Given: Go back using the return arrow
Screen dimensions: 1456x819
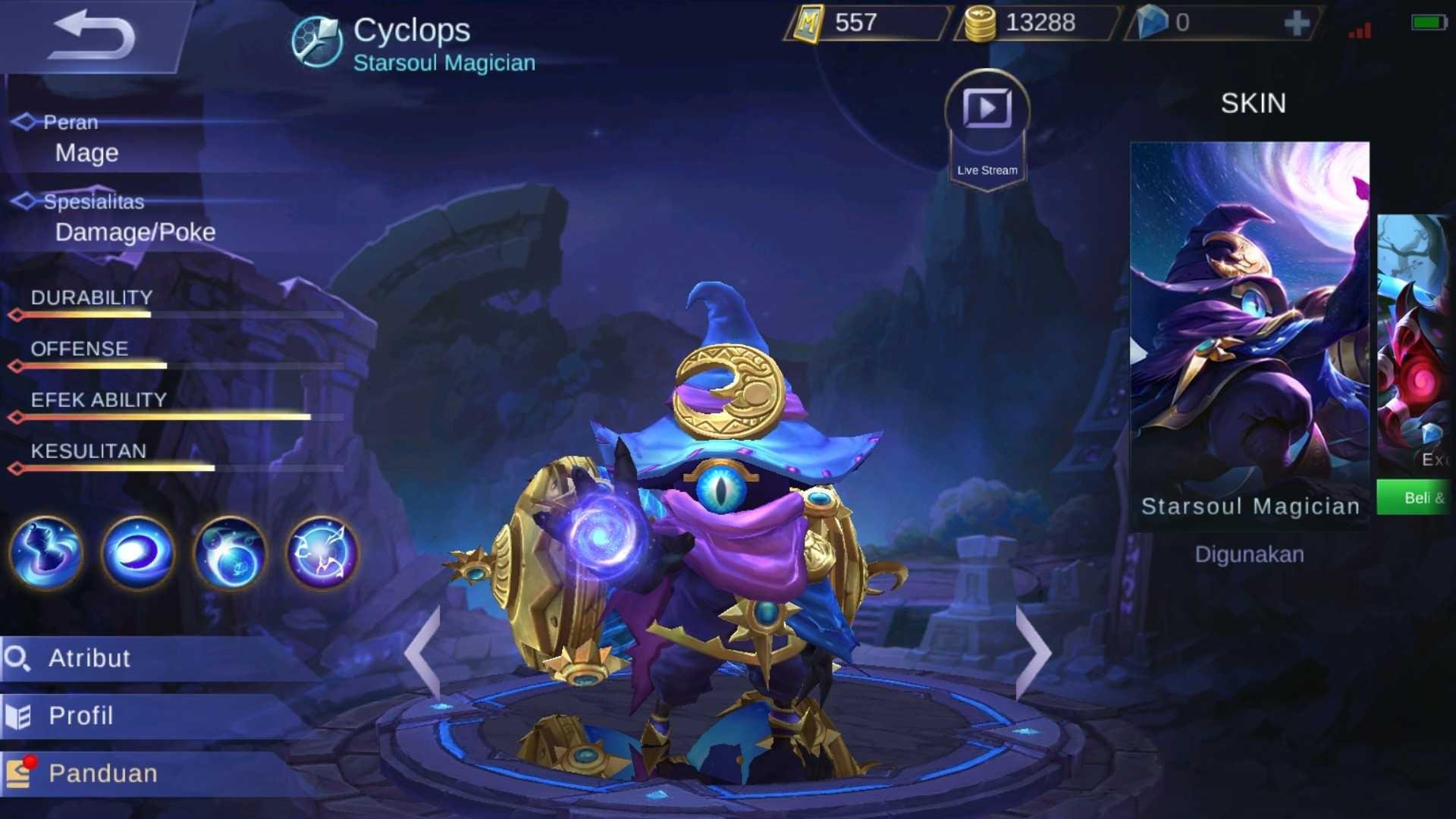Looking at the screenshot, I should (x=91, y=36).
